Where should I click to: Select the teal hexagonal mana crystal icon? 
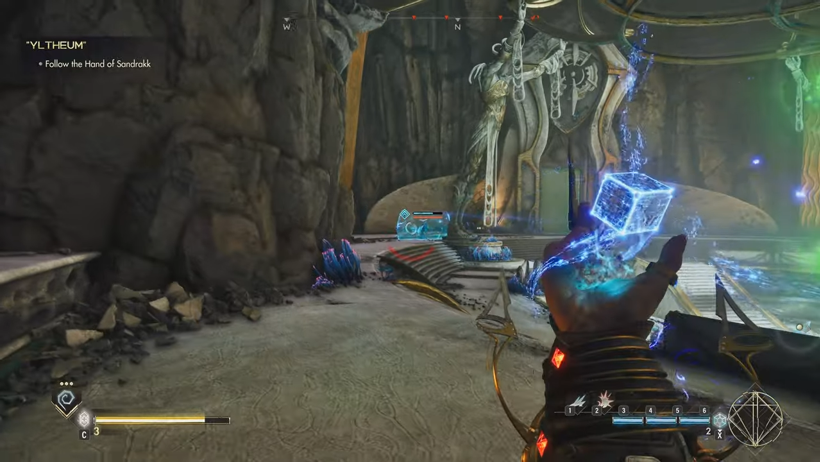pyautogui.click(x=719, y=420)
